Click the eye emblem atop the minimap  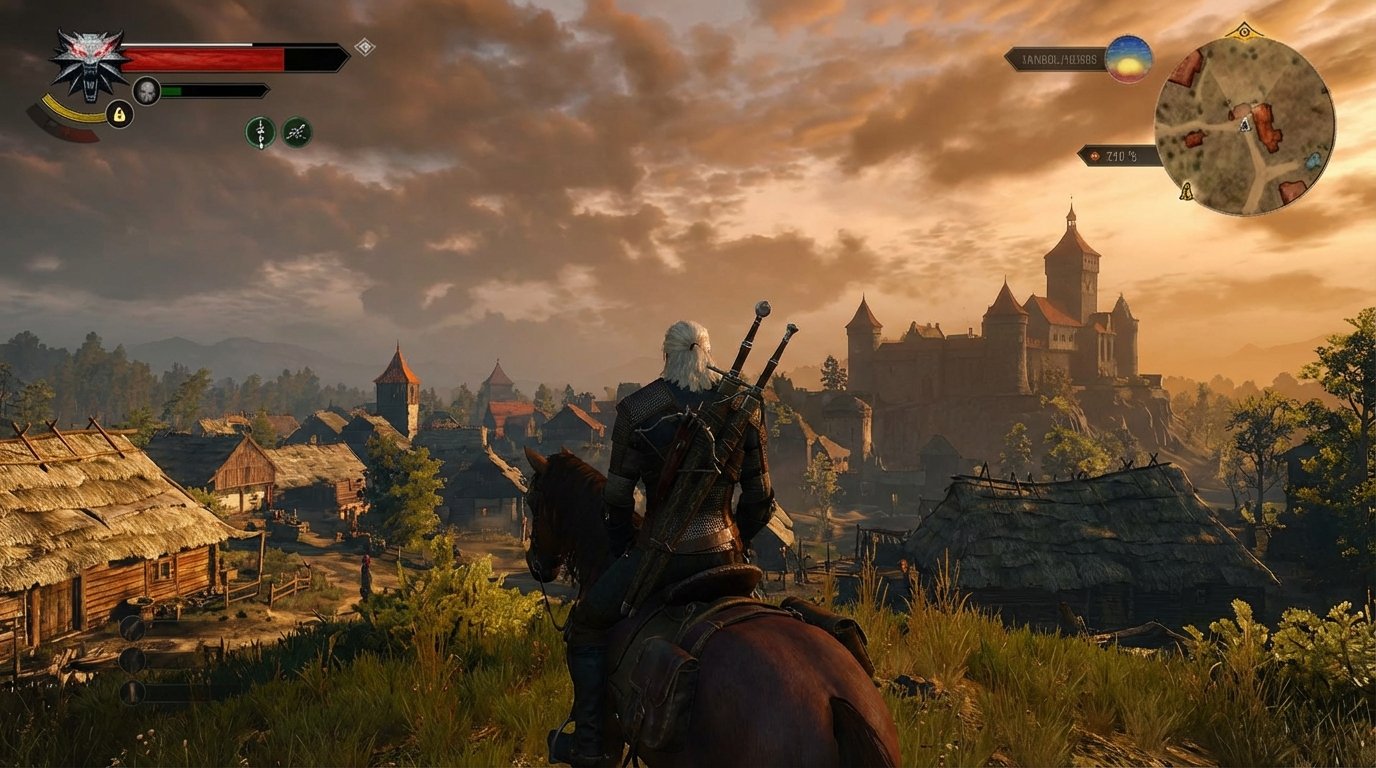tap(1245, 31)
